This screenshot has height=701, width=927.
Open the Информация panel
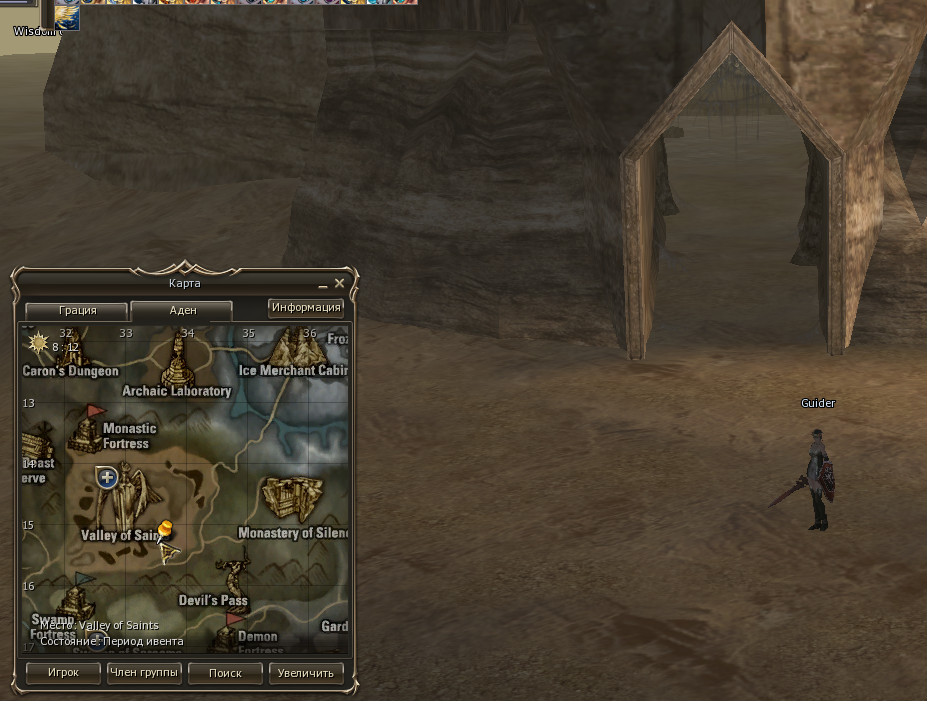point(306,308)
